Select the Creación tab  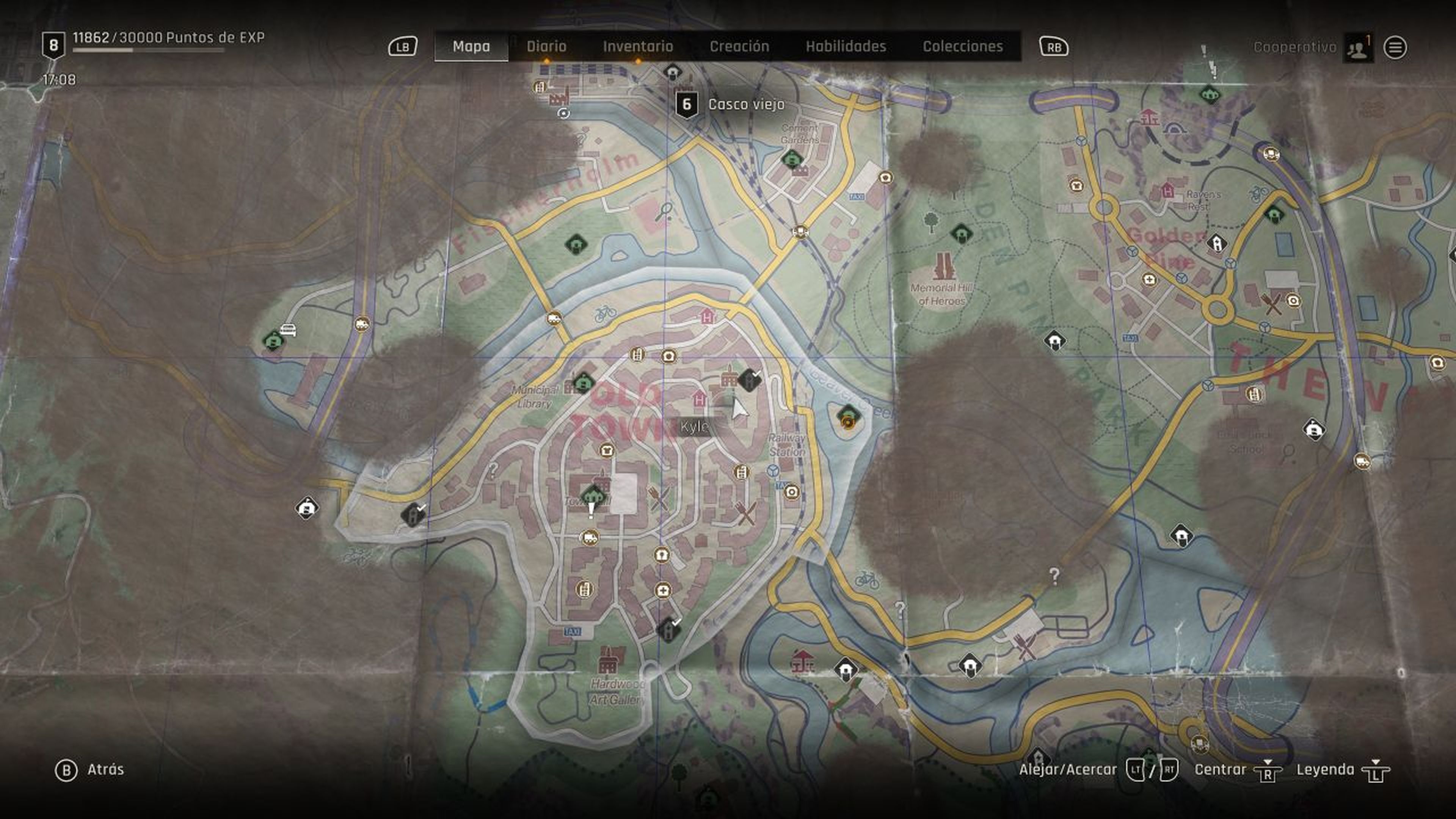click(x=739, y=46)
